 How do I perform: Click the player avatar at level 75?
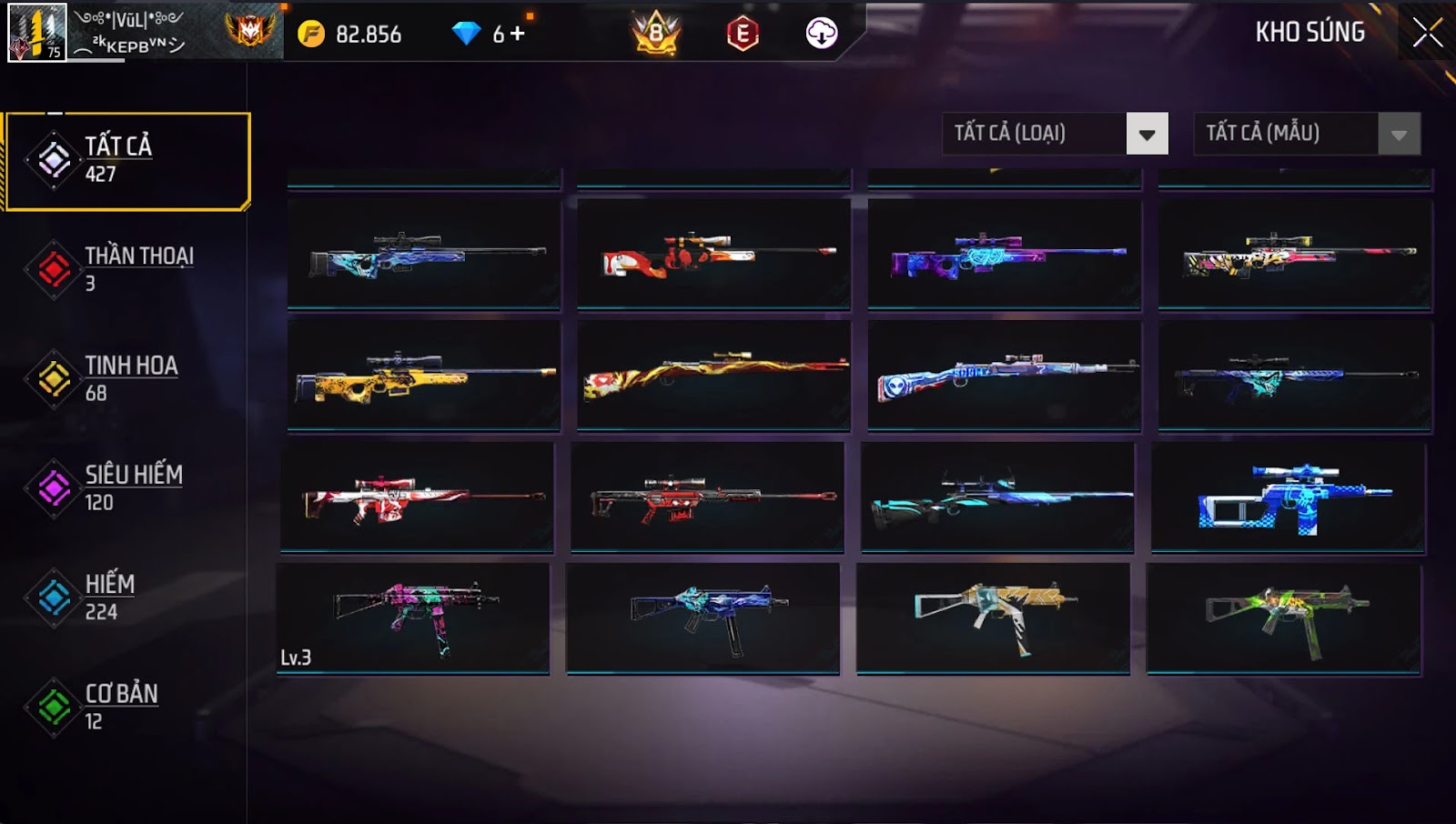36,33
